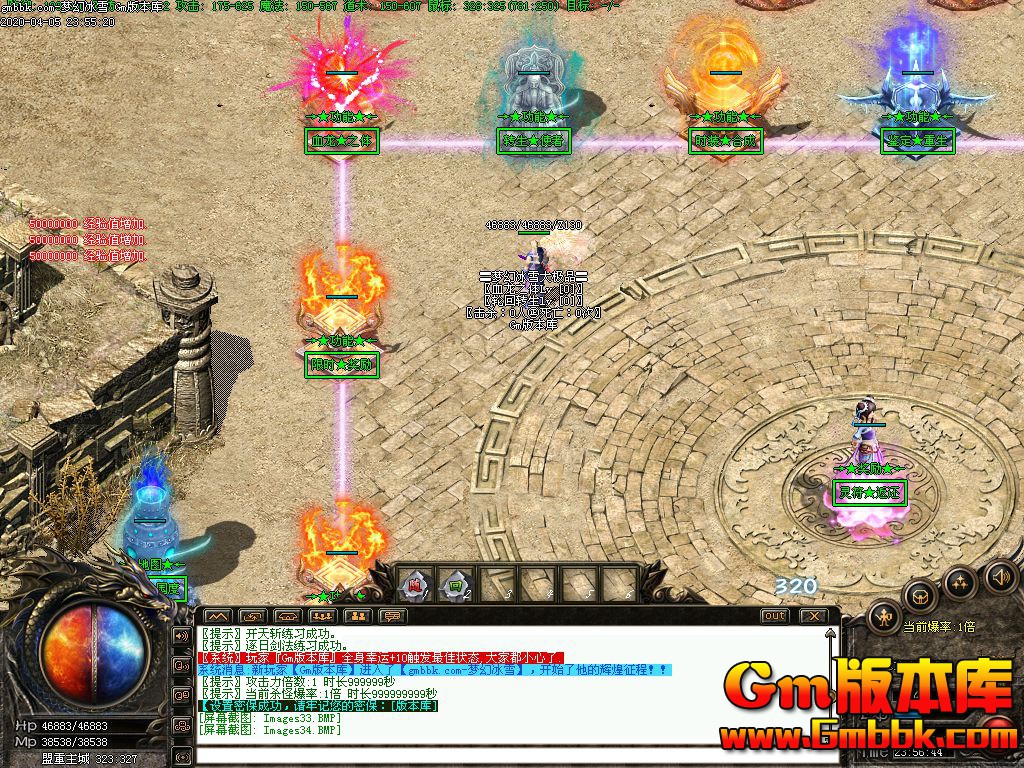The width and height of the screenshot is (1024, 768).
Task: Click the two-person icon button above chat
Action: [357, 616]
